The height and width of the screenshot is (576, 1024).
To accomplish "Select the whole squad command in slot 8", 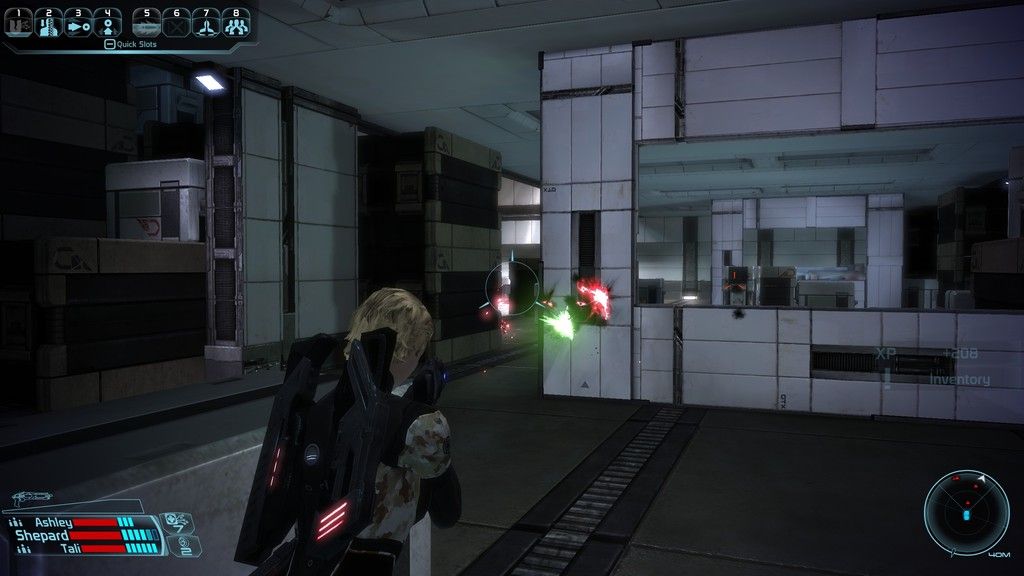I will click(x=236, y=23).
